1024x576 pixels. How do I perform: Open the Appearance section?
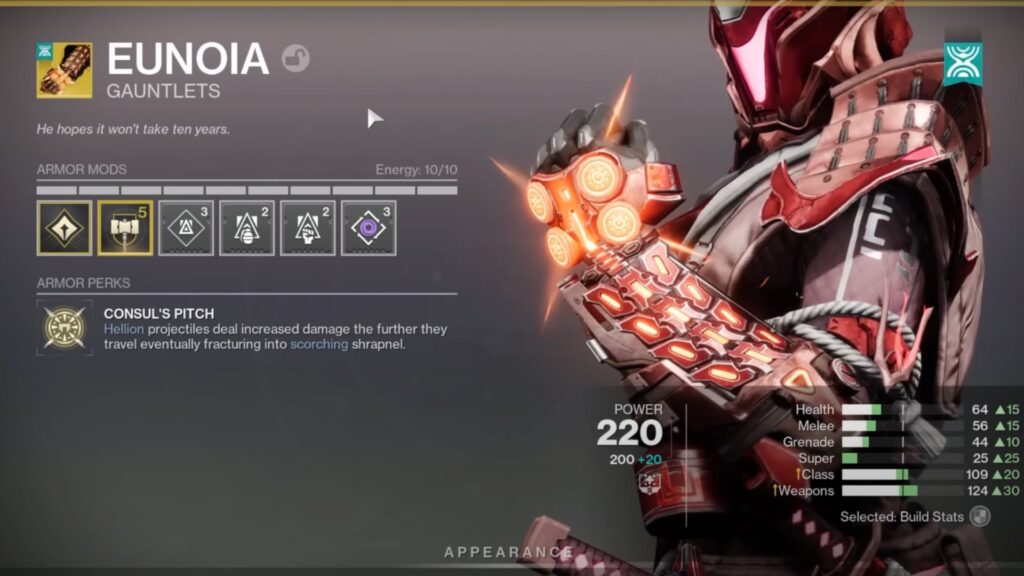pyautogui.click(x=509, y=552)
